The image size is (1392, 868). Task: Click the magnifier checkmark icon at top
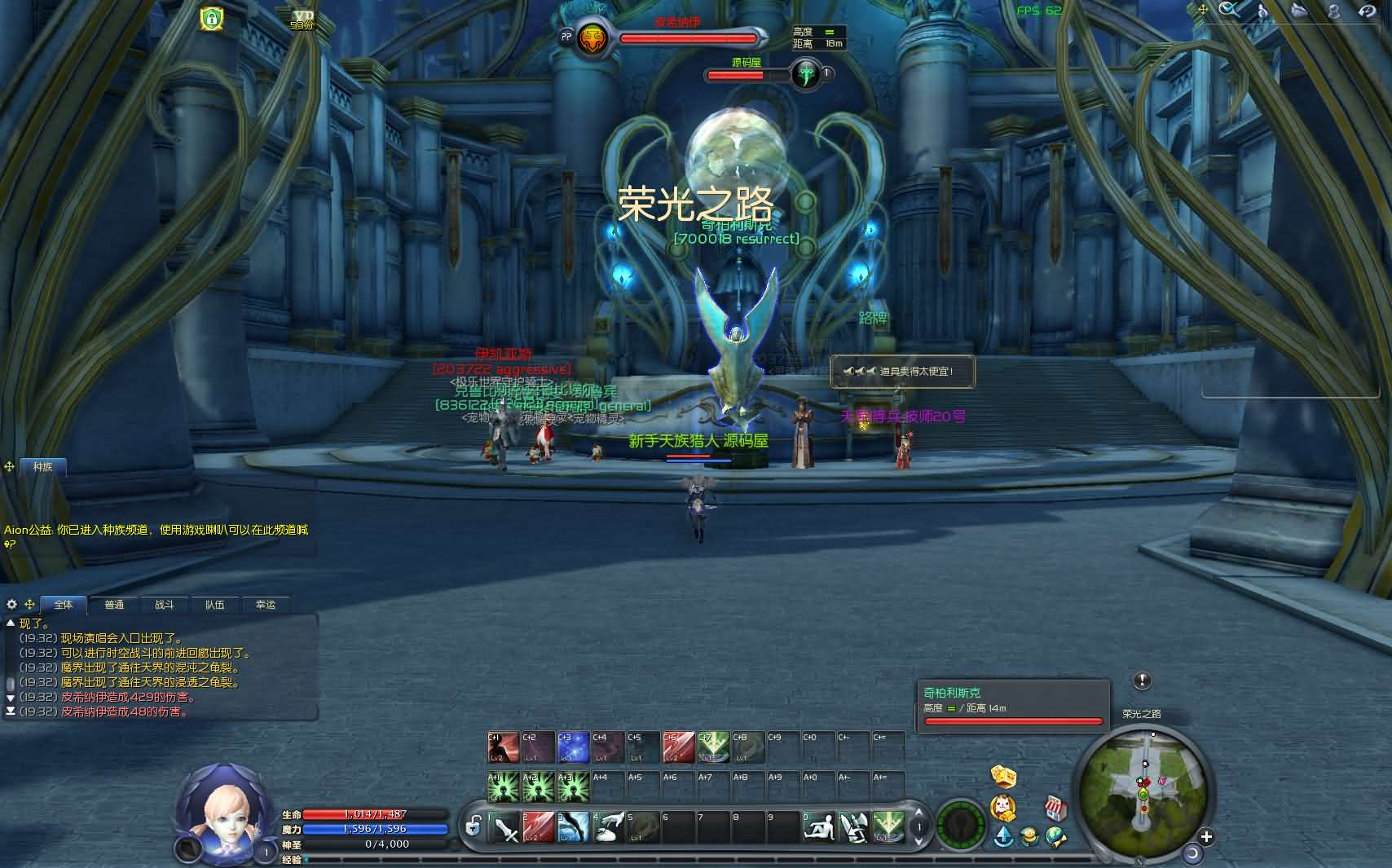(1229, 10)
